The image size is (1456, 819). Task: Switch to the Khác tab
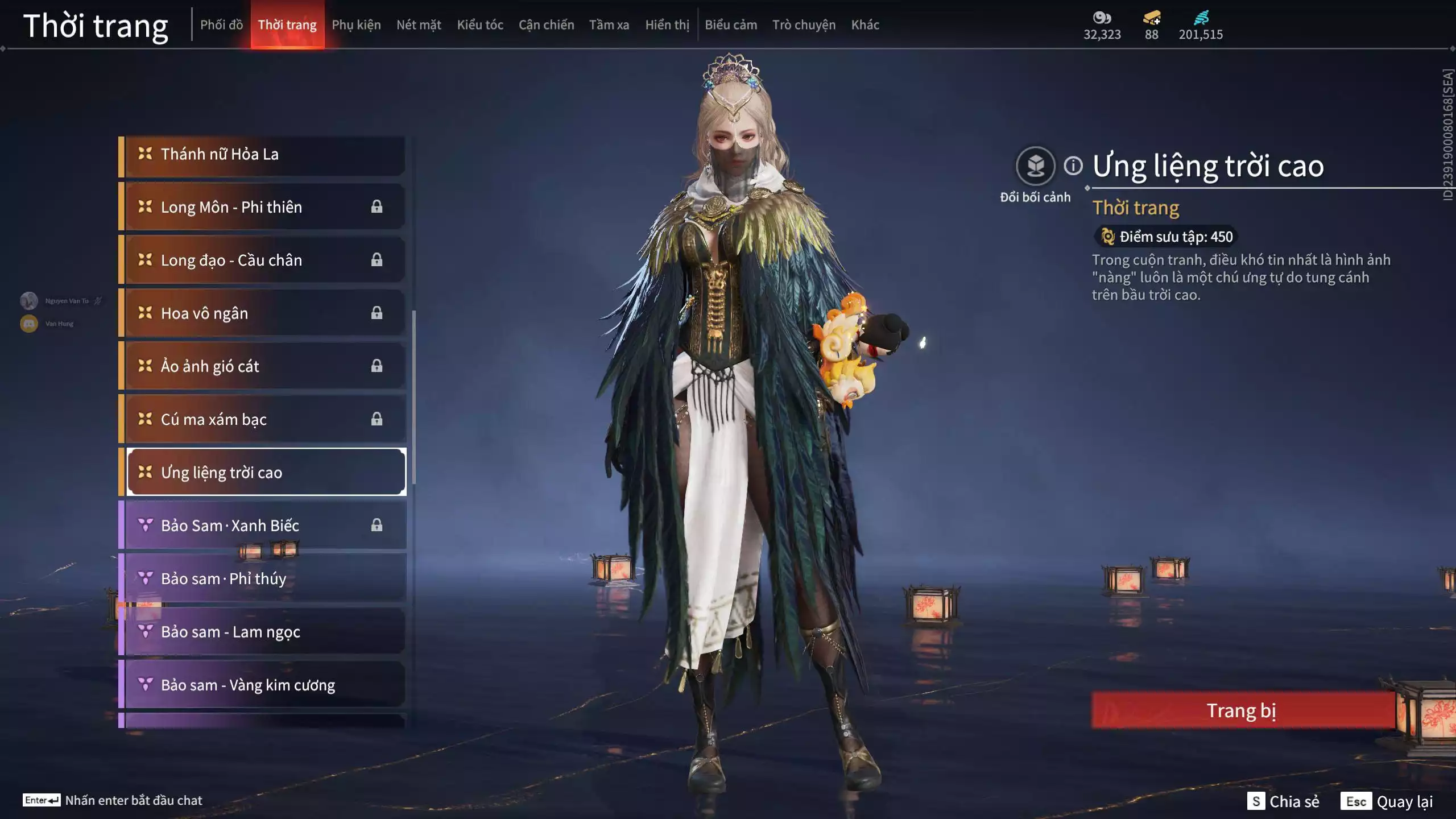865,25
